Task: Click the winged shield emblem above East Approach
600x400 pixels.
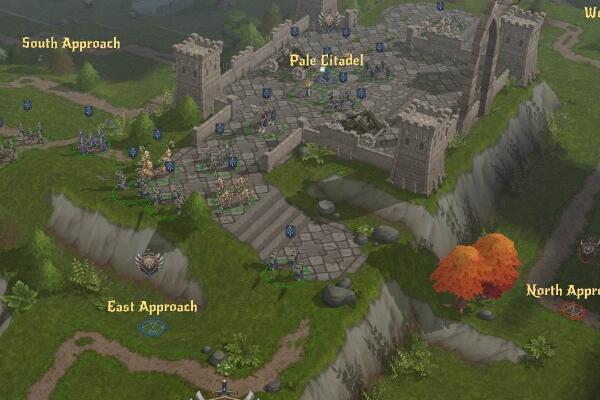Action: pos(149,262)
